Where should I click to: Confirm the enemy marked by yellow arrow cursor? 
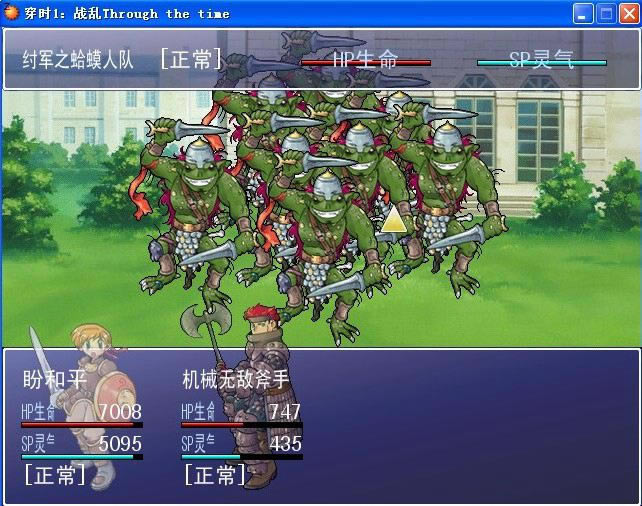[394, 220]
